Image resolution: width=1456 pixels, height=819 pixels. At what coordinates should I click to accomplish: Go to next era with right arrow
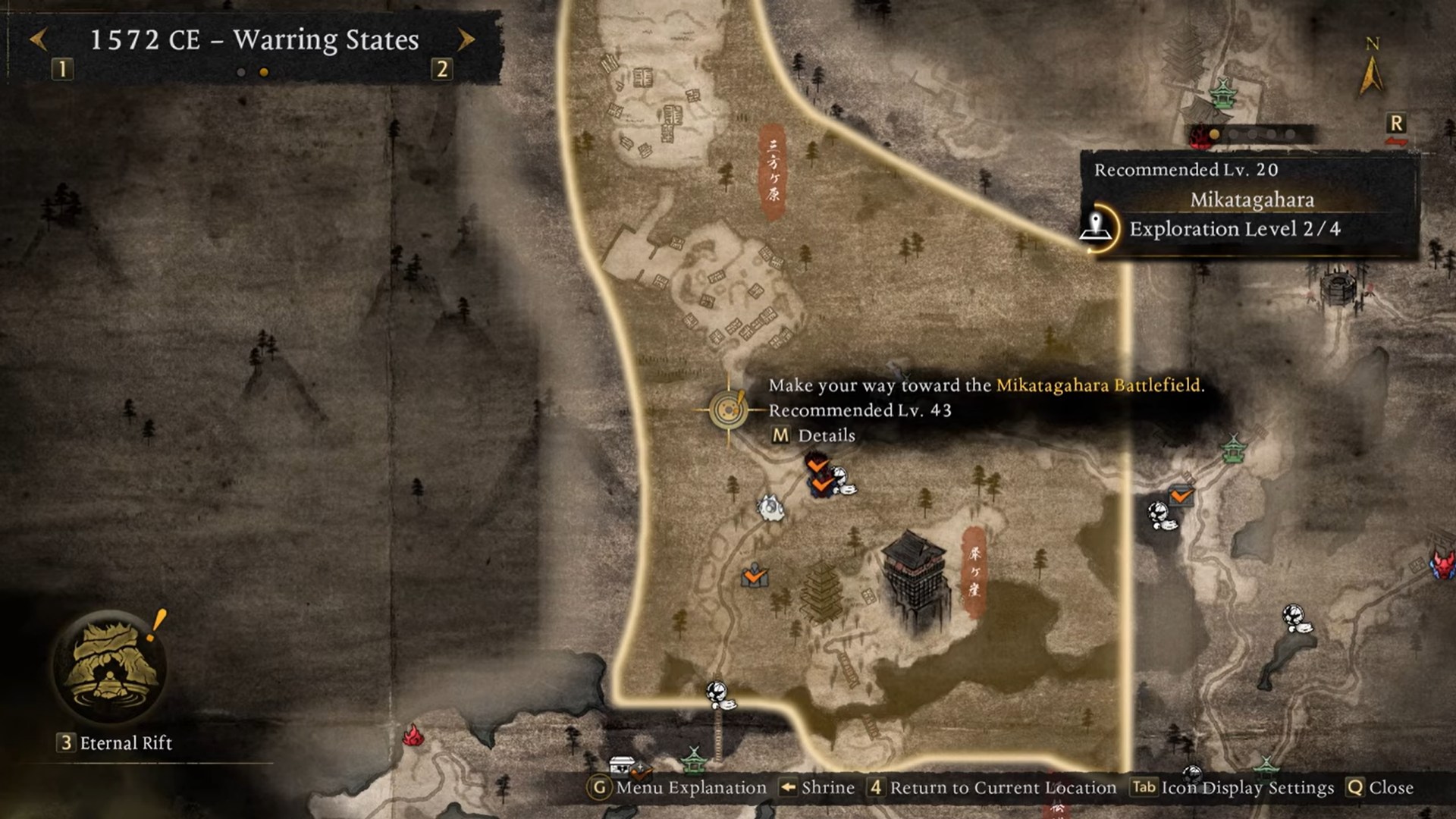pos(466,39)
